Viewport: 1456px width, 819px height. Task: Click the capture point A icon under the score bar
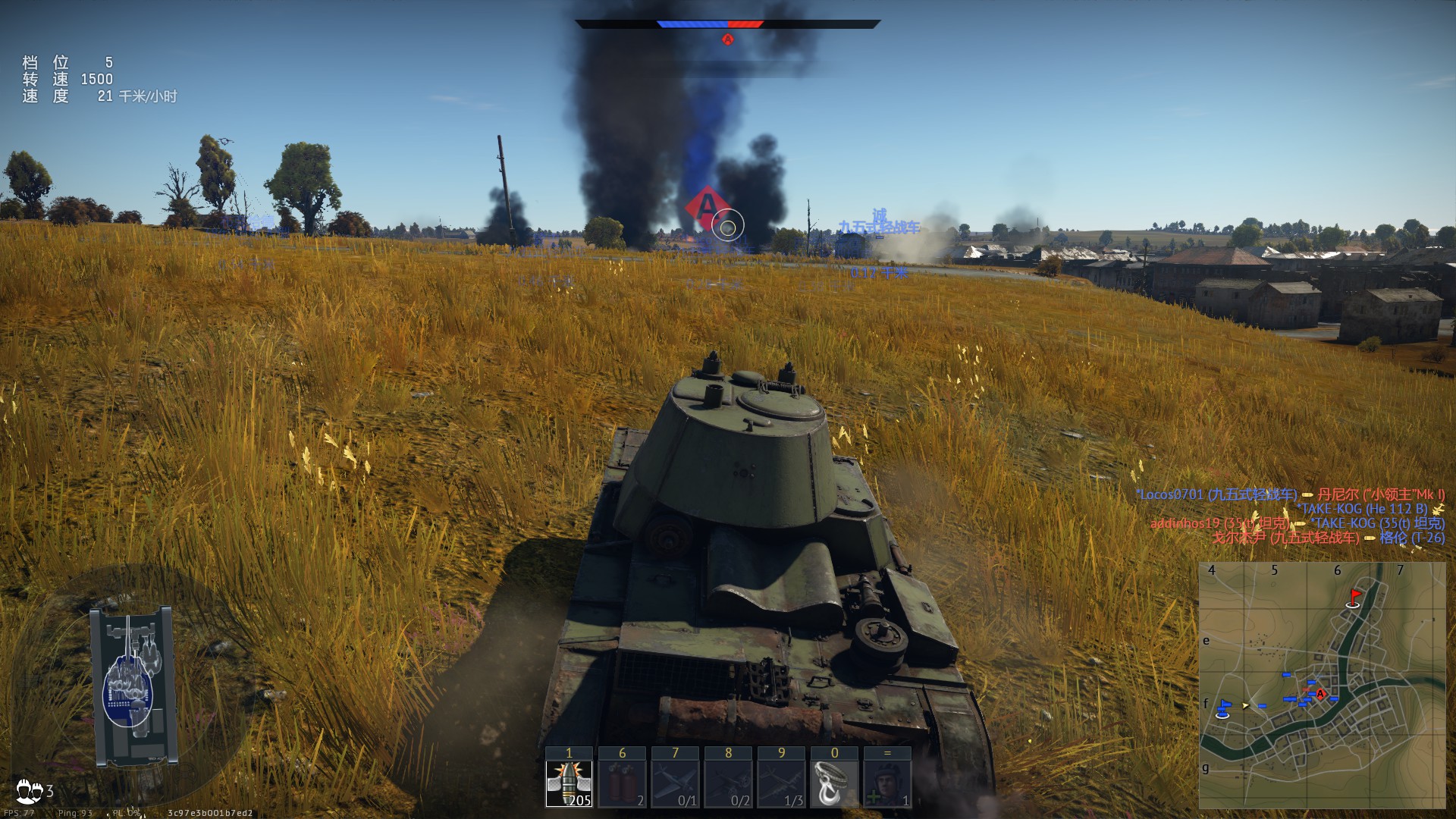pyautogui.click(x=728, y=39)
